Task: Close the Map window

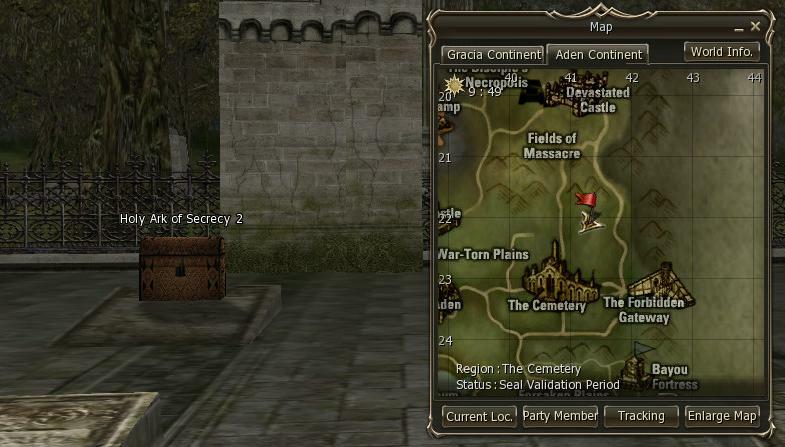Action: coord(756,26)
